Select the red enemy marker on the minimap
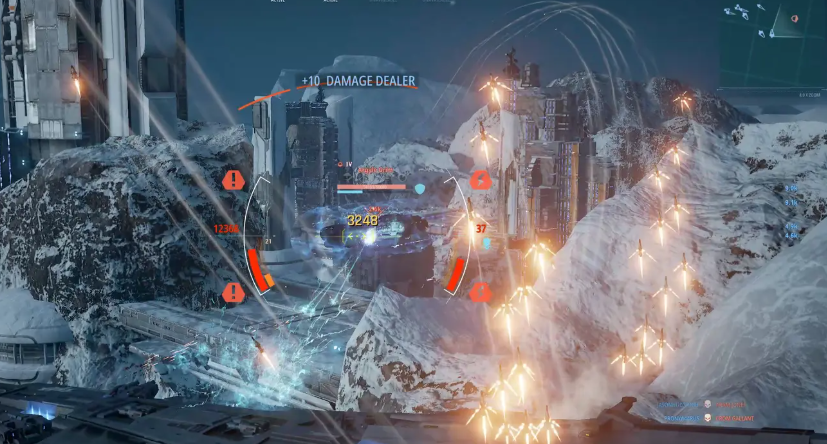Viewport: 827px width, 444px height. click(795, 18)
